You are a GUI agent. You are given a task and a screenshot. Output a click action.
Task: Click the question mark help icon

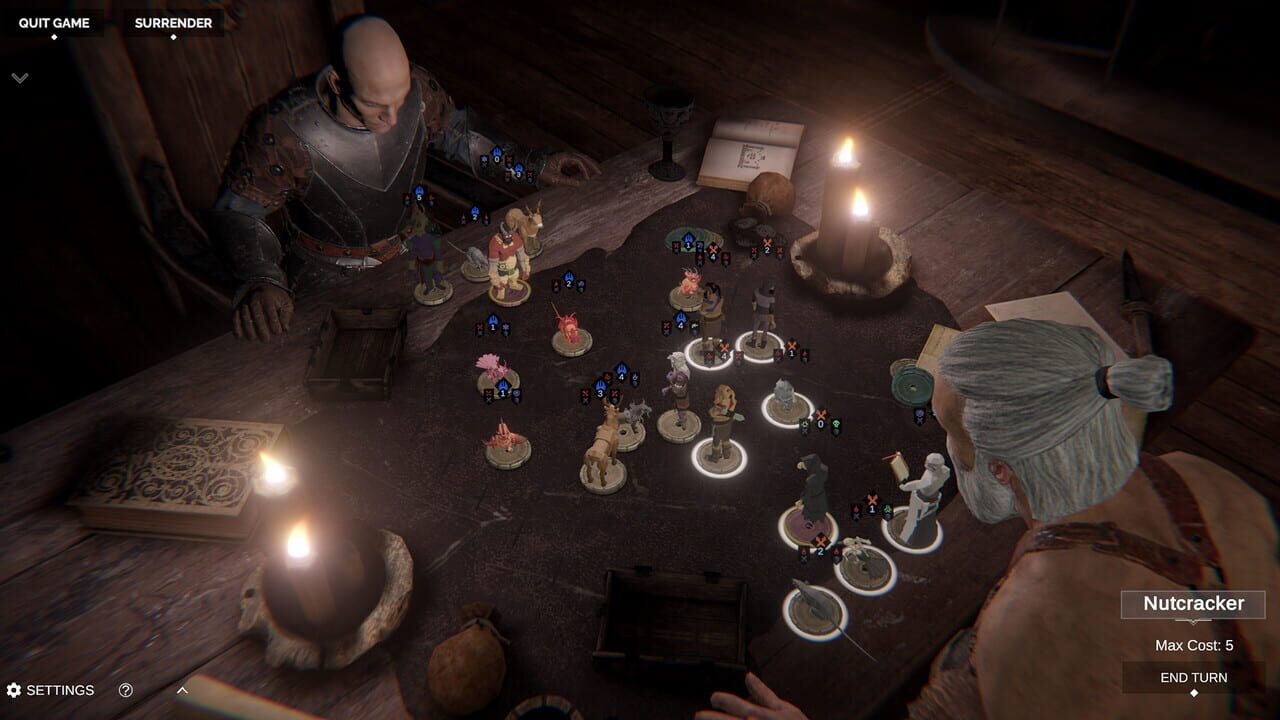point(123,690)
